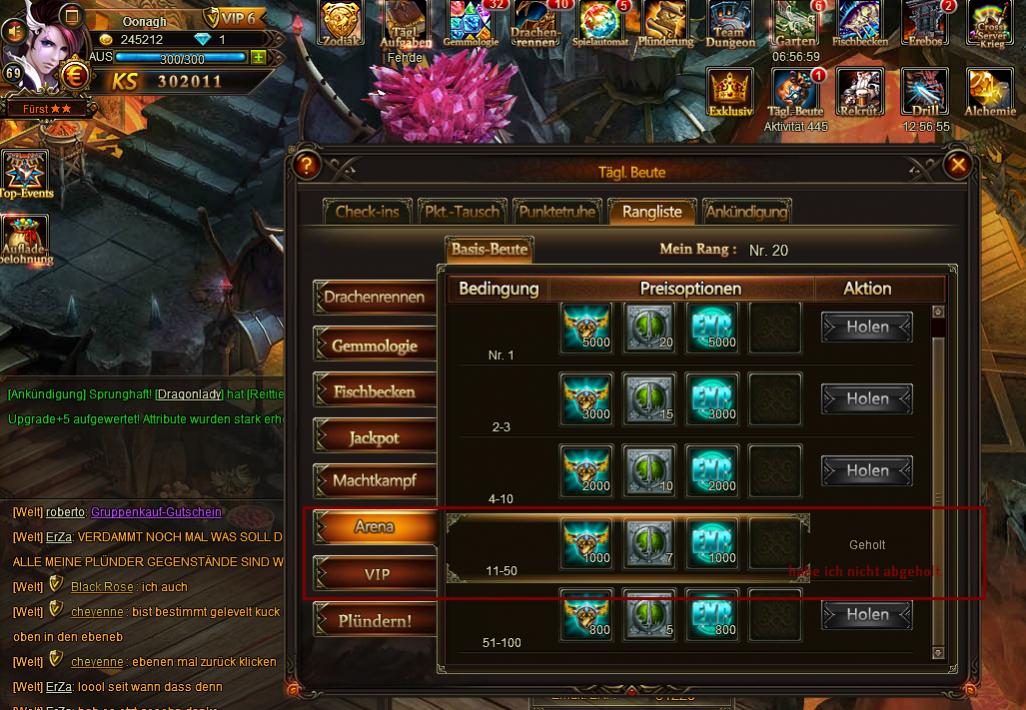Select the Gemmologie ranking category
This screenshot has width=1026, height=710.
(x=374, y=345)
